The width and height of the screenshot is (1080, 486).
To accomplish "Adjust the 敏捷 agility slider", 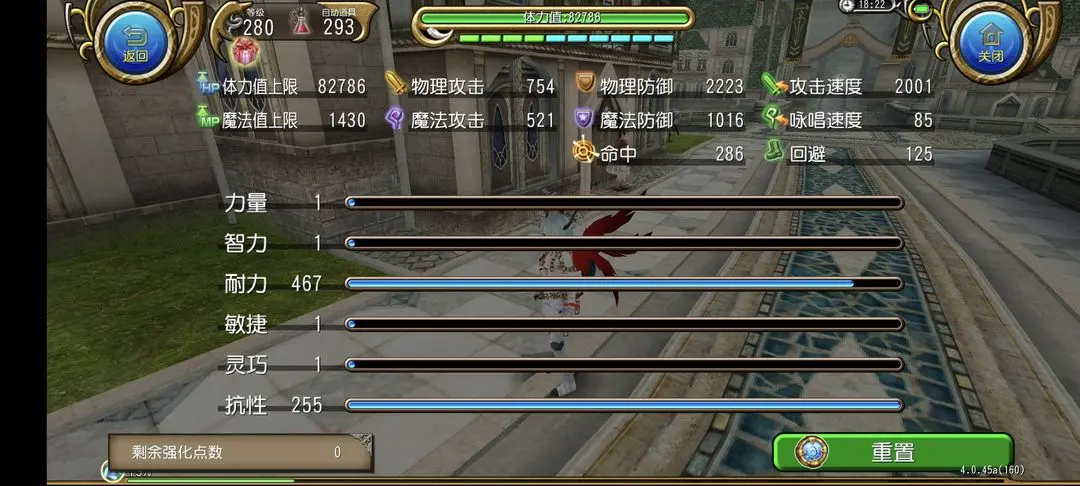I will [x=624, y=324].
